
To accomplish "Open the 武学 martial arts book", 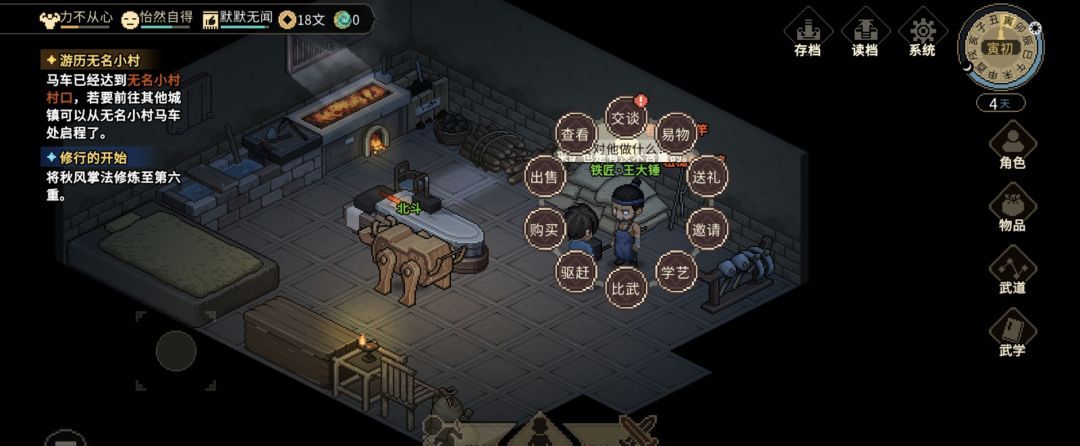I will click(x=1012, y=332).
